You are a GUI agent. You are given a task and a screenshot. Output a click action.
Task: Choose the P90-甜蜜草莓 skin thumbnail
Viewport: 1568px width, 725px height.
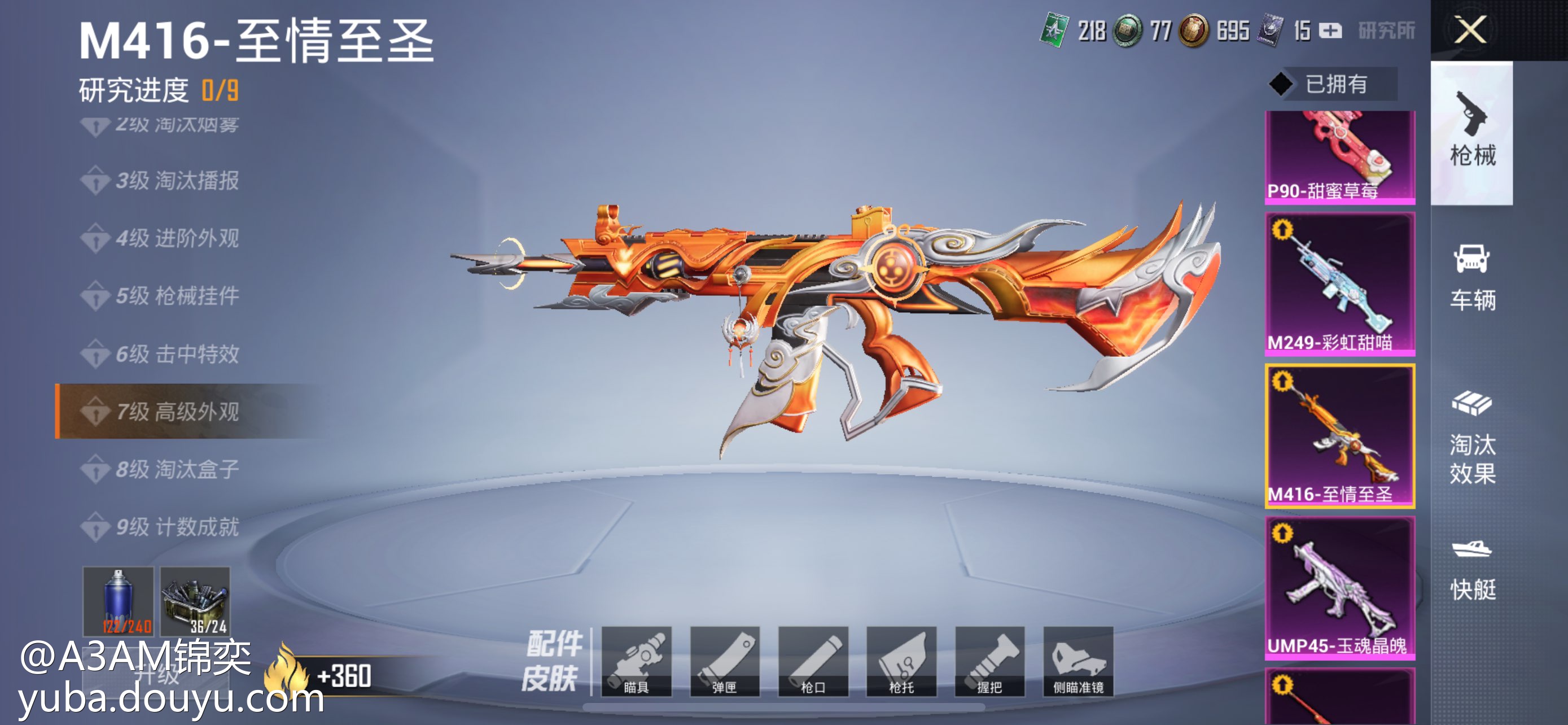[x=1340, y=156]
